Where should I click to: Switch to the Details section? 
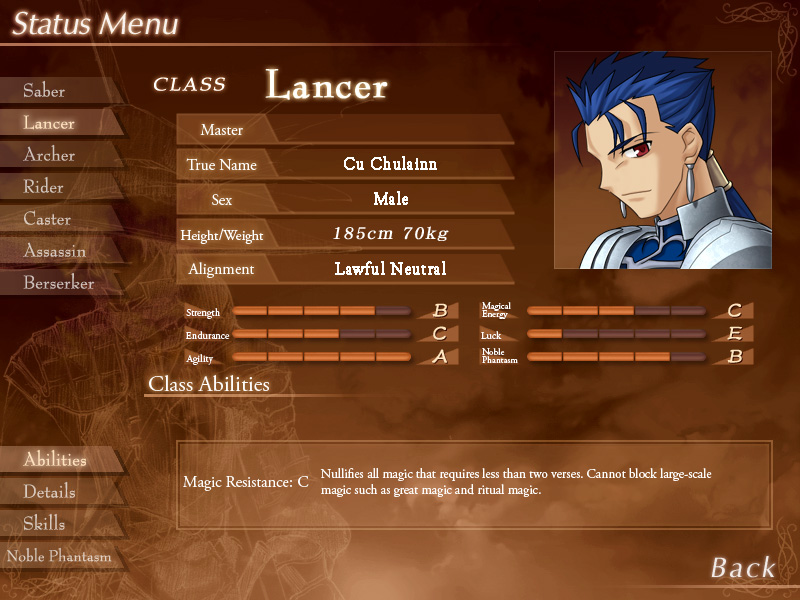click(50, 492)
